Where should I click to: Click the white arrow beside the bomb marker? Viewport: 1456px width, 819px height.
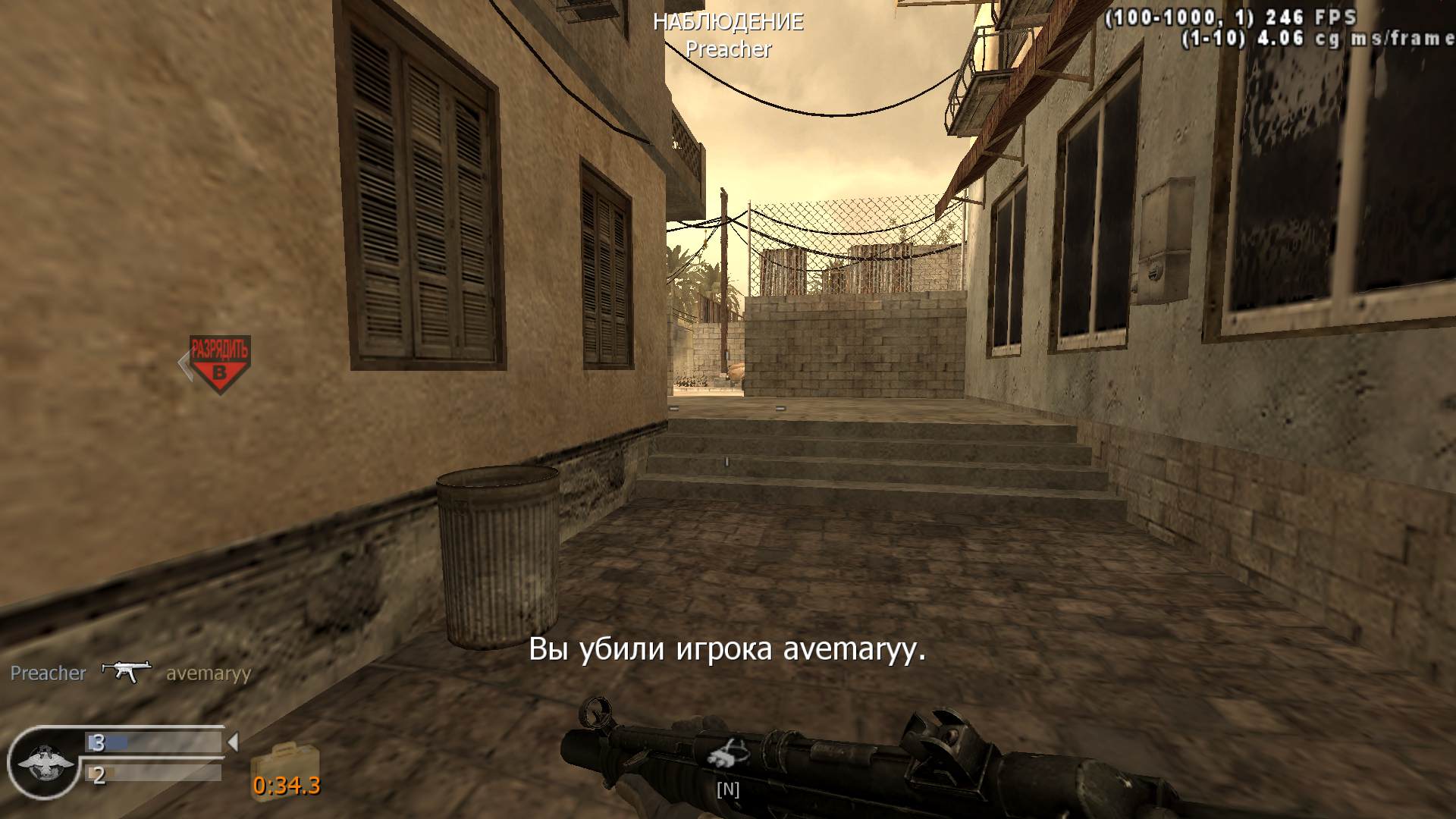(x=184, y=363)
